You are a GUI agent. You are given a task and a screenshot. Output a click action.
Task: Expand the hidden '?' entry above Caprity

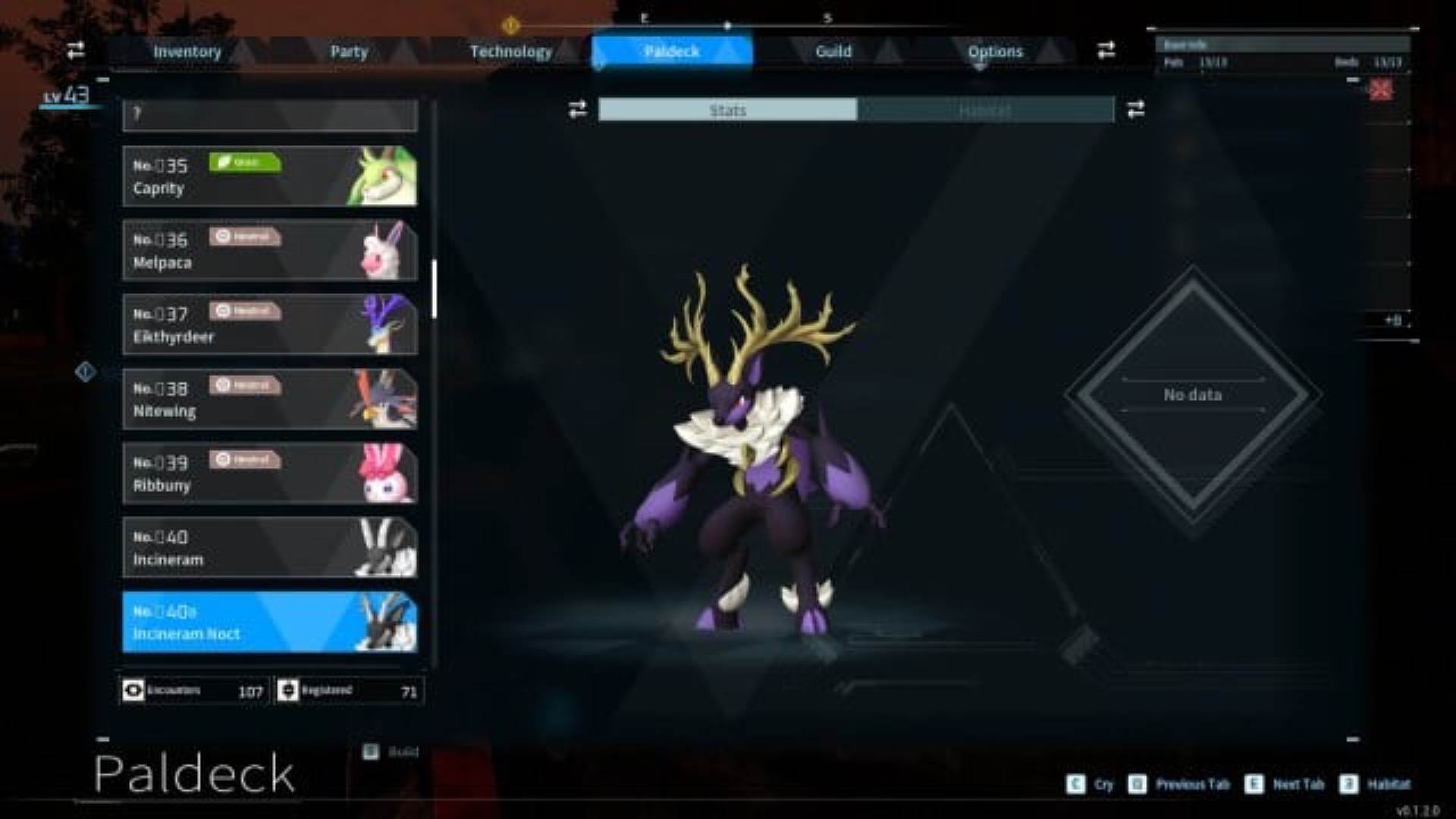(269, 114)
